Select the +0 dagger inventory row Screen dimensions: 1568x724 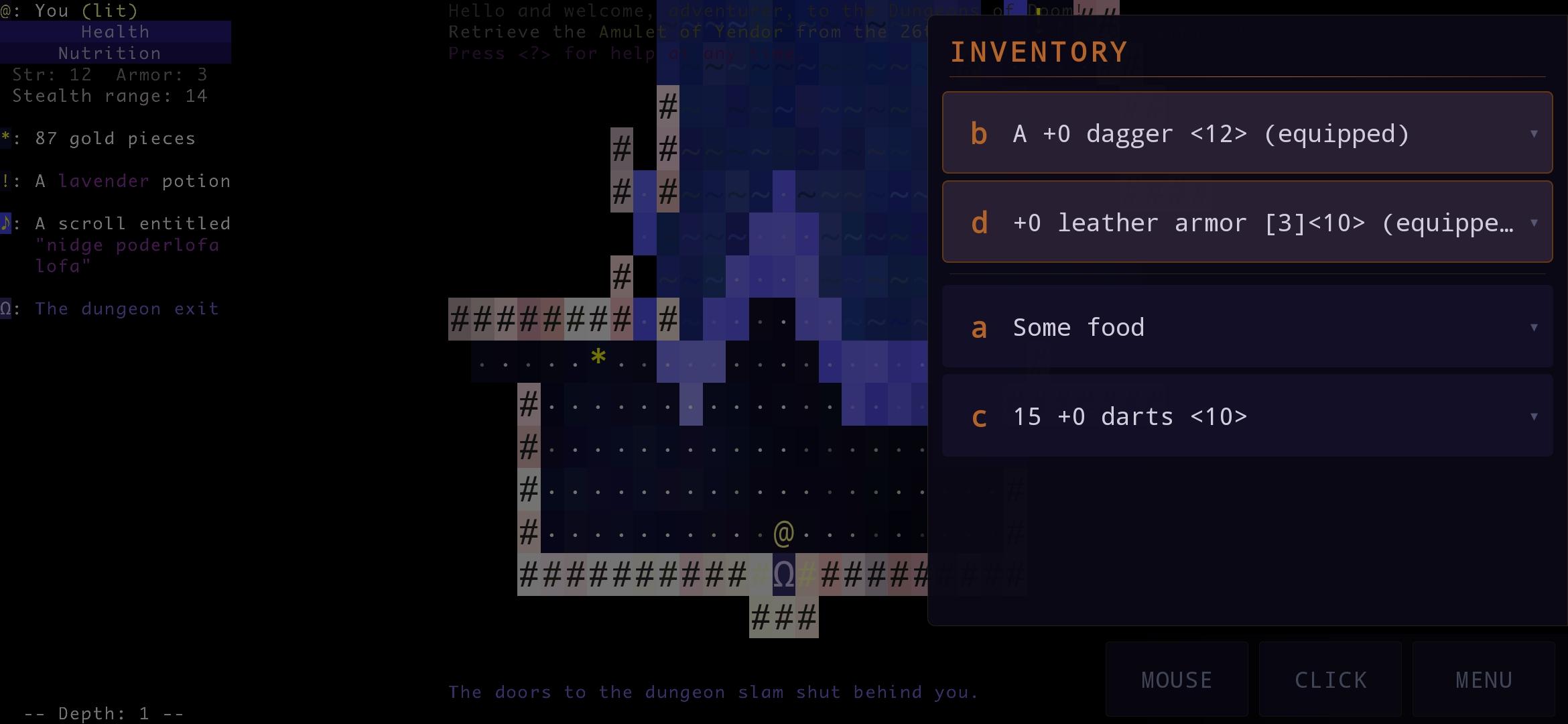tap(1246, 133)
